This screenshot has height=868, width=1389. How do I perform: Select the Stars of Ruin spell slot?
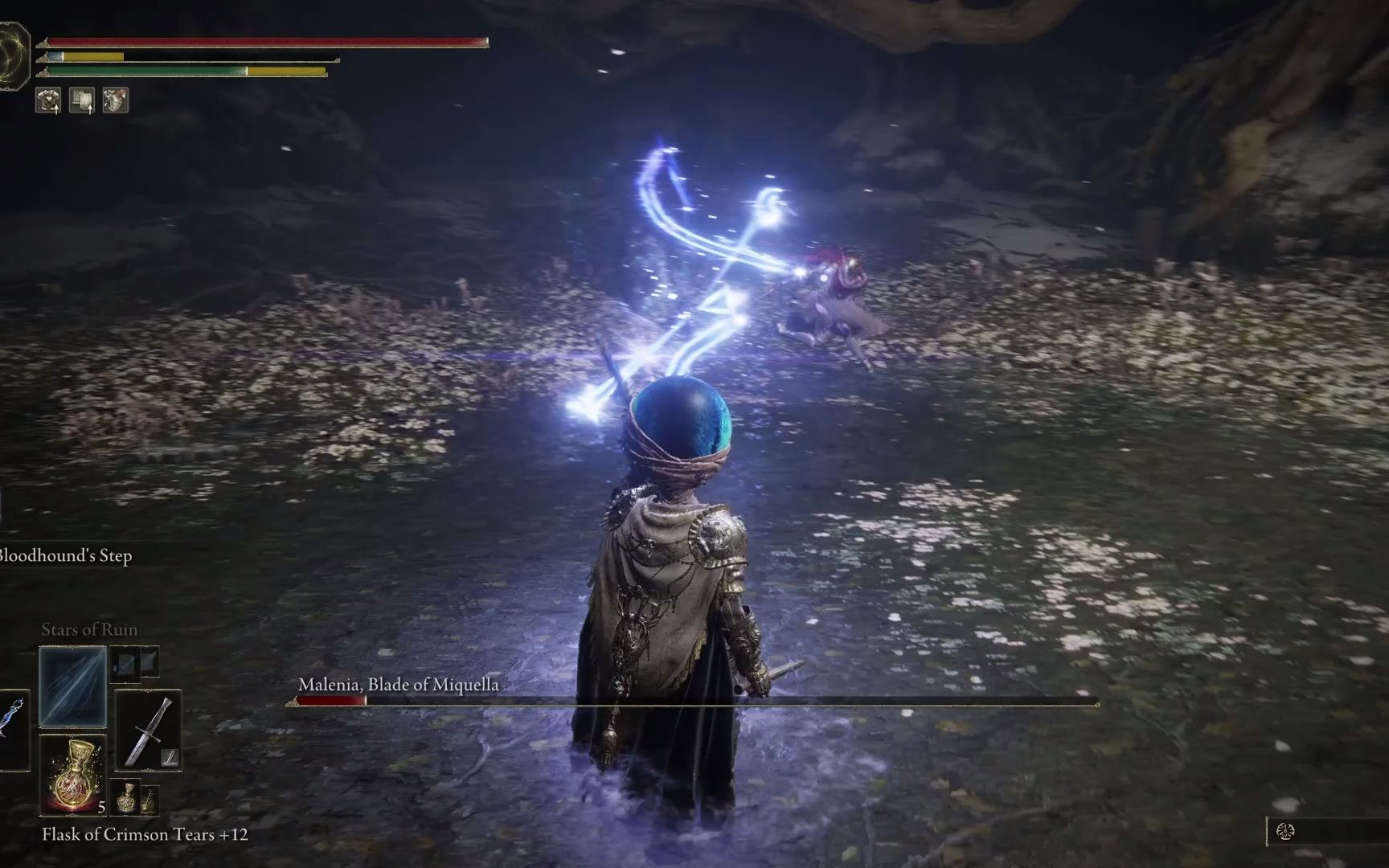[x=72, y=686]
